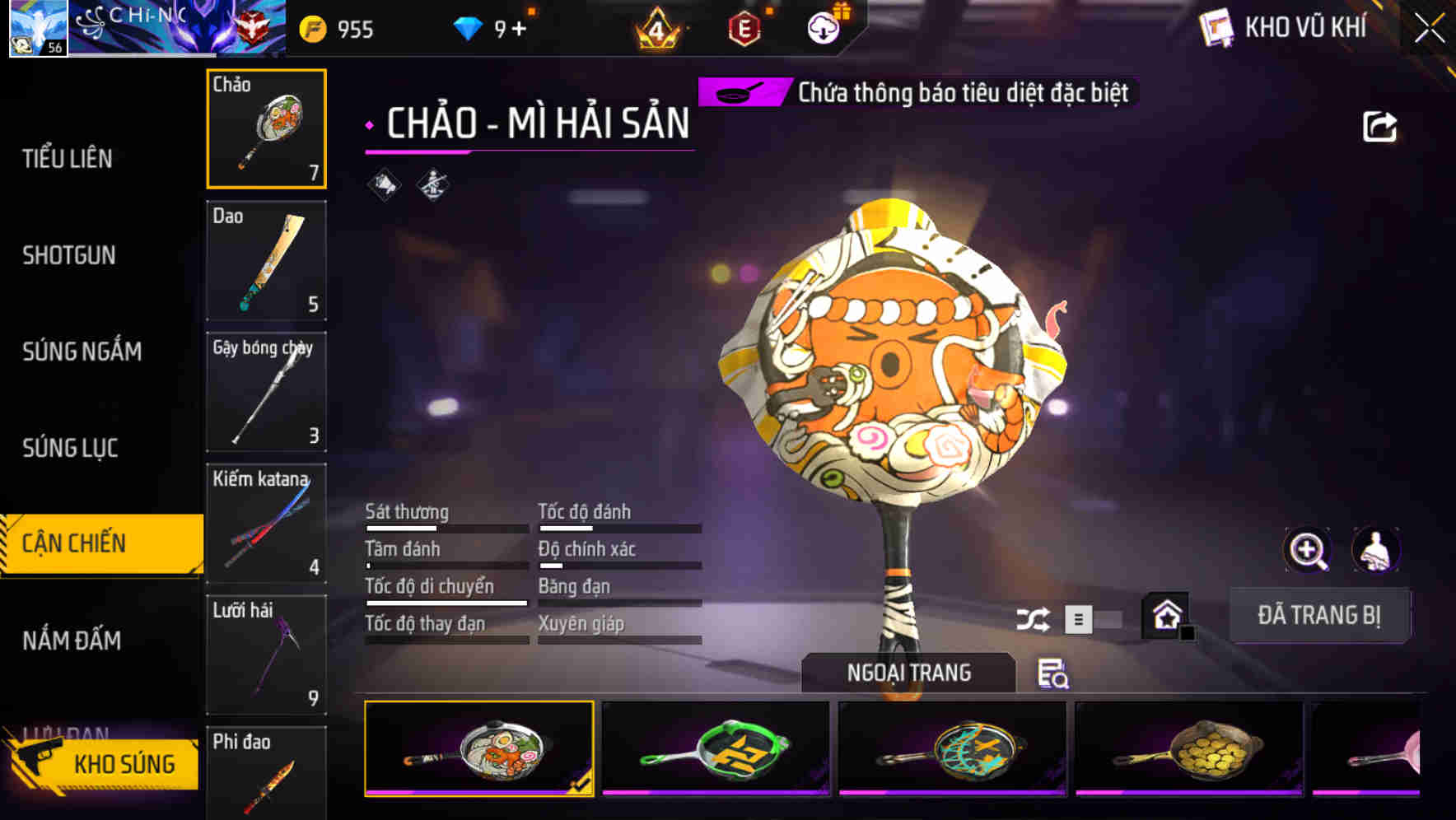Click the character preview icon beside the magnifier
Viewport: 1456px width, 820px height.
coord(1377,549)
